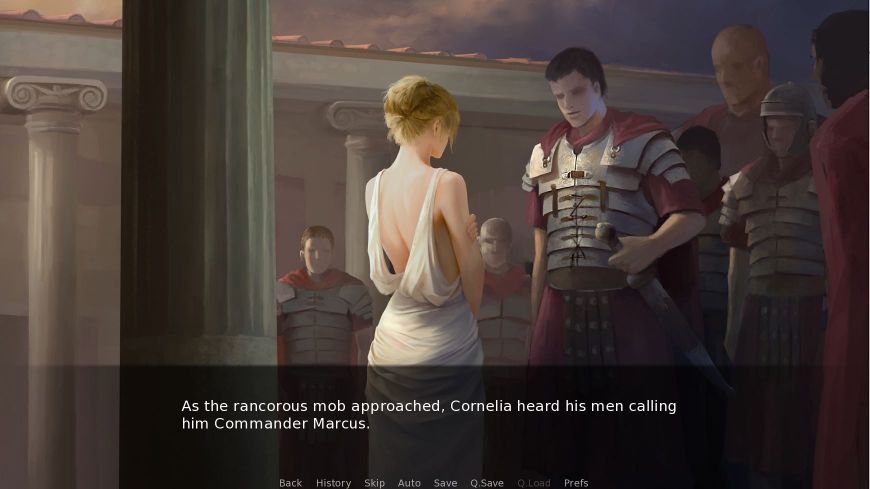Go Back to the previous line
This screenshot has width=870, height=489.
290,483
